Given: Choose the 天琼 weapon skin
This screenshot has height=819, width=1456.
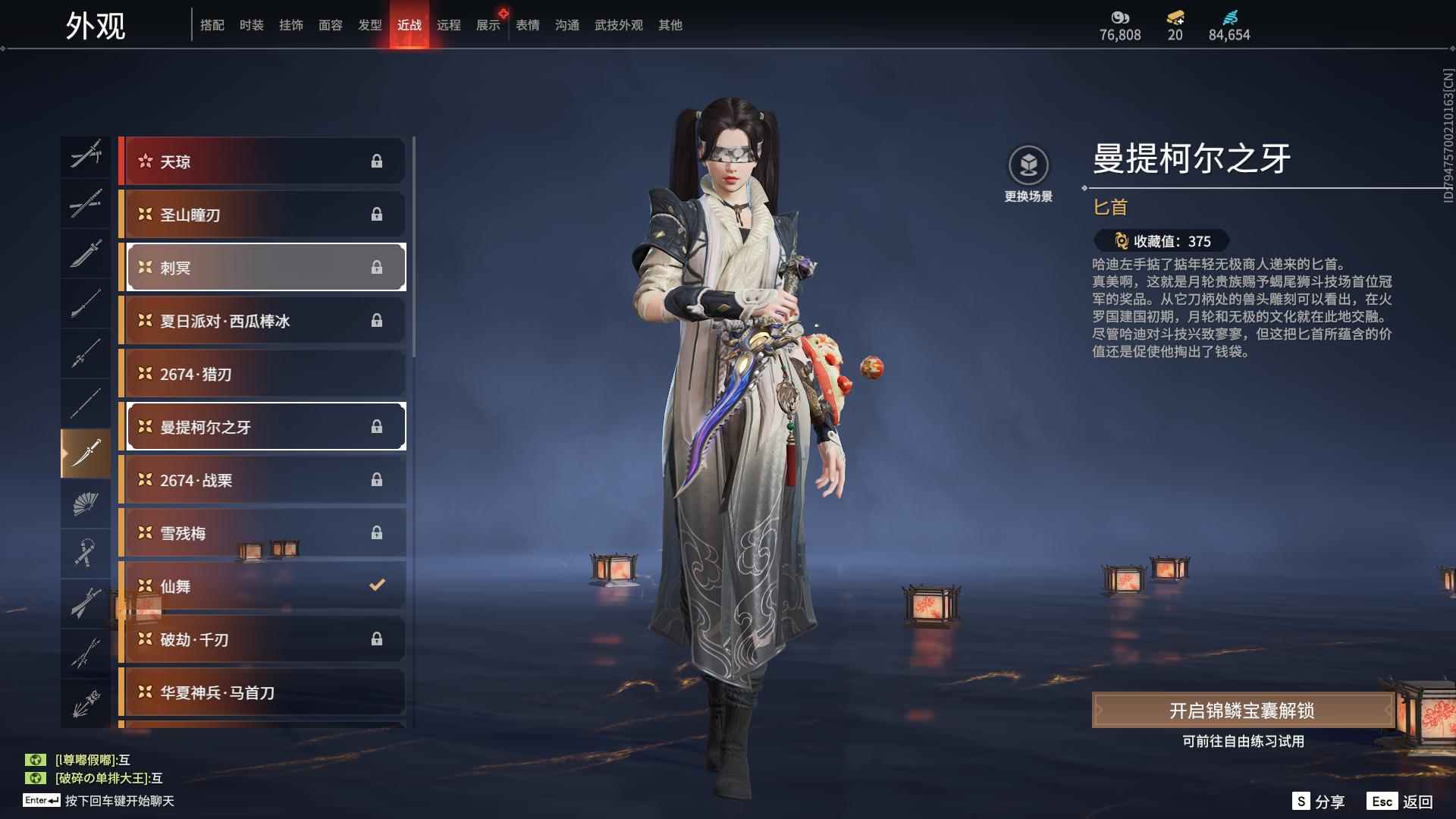Looking at the screenshot, I should pos(262,162).
